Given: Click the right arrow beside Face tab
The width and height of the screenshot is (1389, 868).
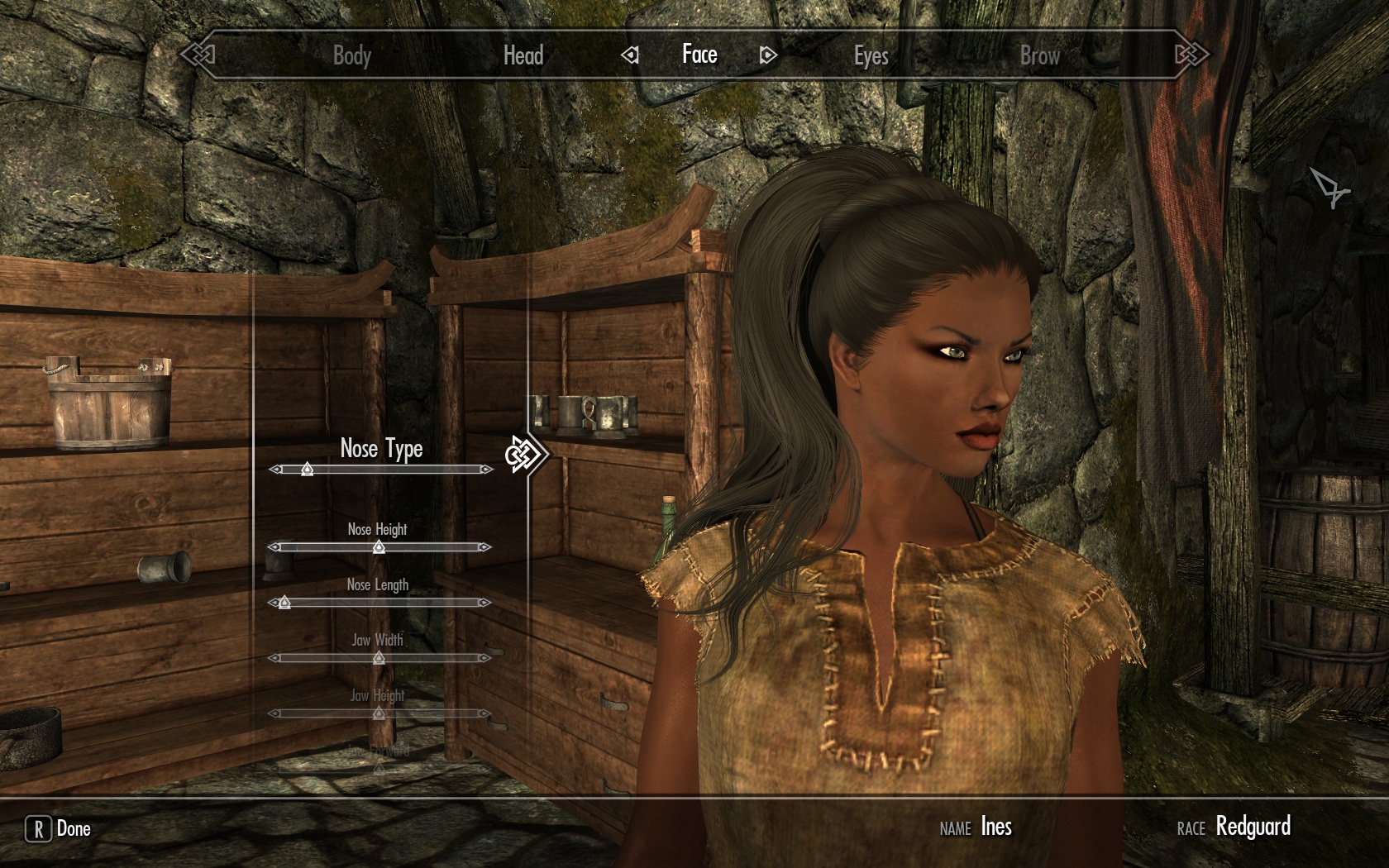Looking at the screenshot, I should [767, 55].
